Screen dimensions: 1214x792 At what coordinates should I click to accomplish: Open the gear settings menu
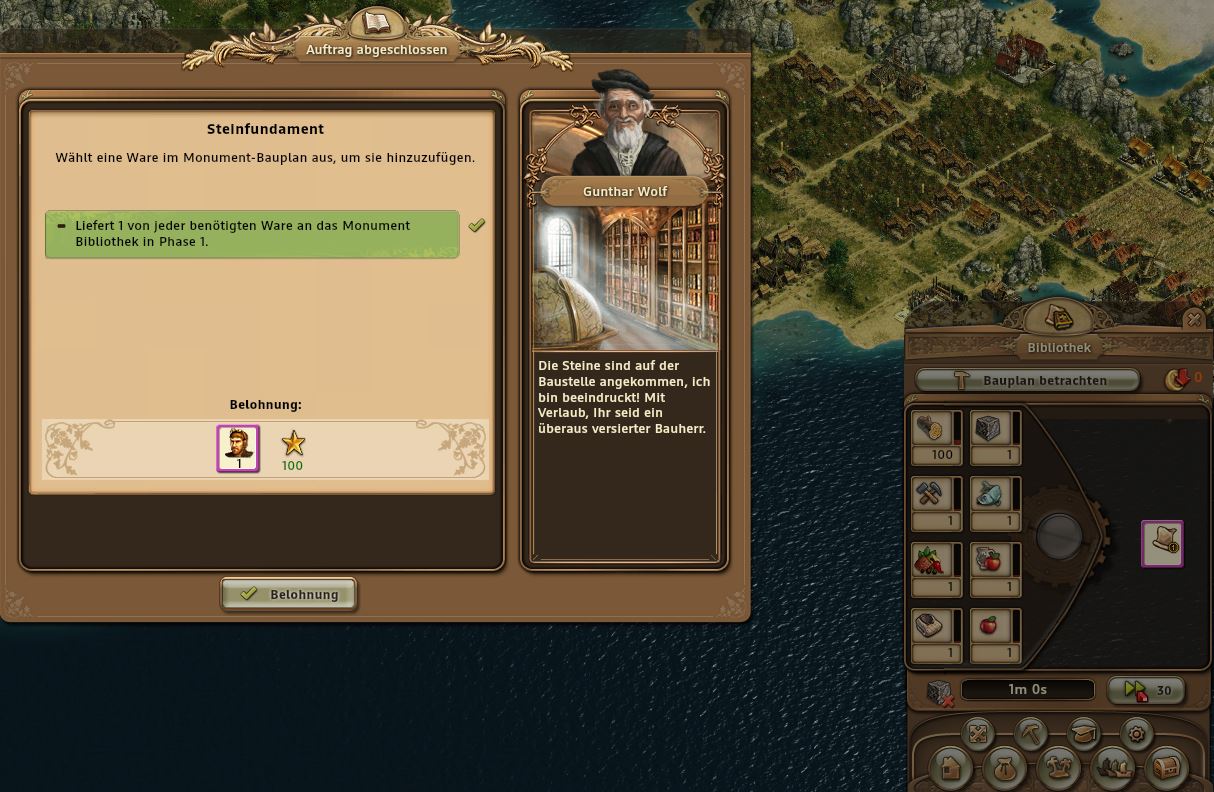coord(1136,733)
